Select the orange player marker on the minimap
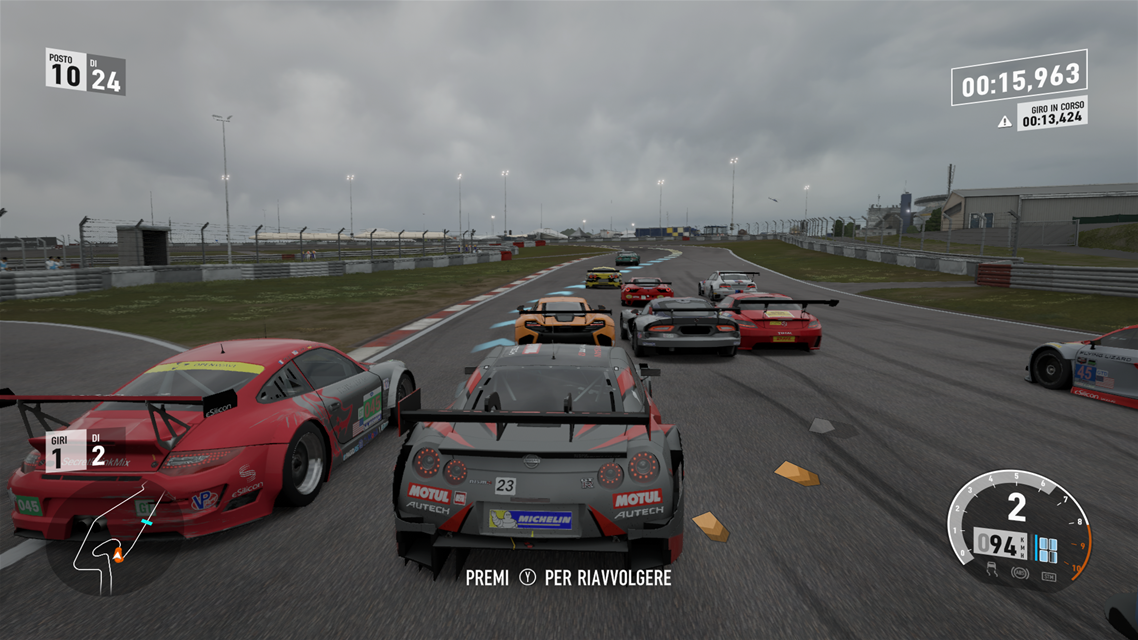This screenshot has height=640, width=1138. point(117,553)
